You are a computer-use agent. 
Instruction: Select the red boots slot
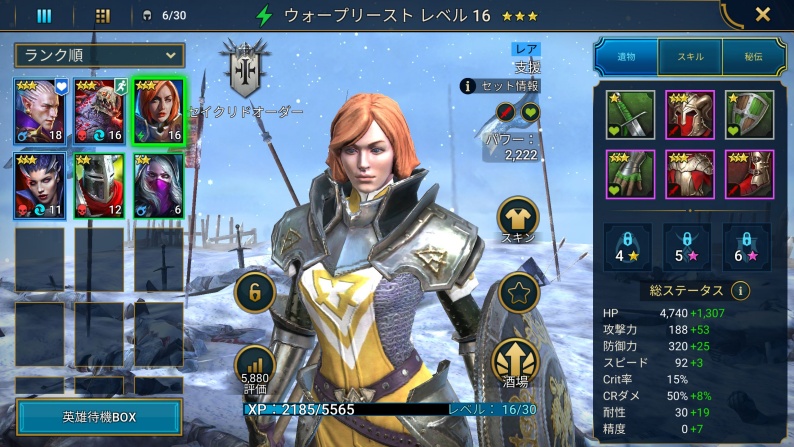pyautogui.click(x=749, y=174)
